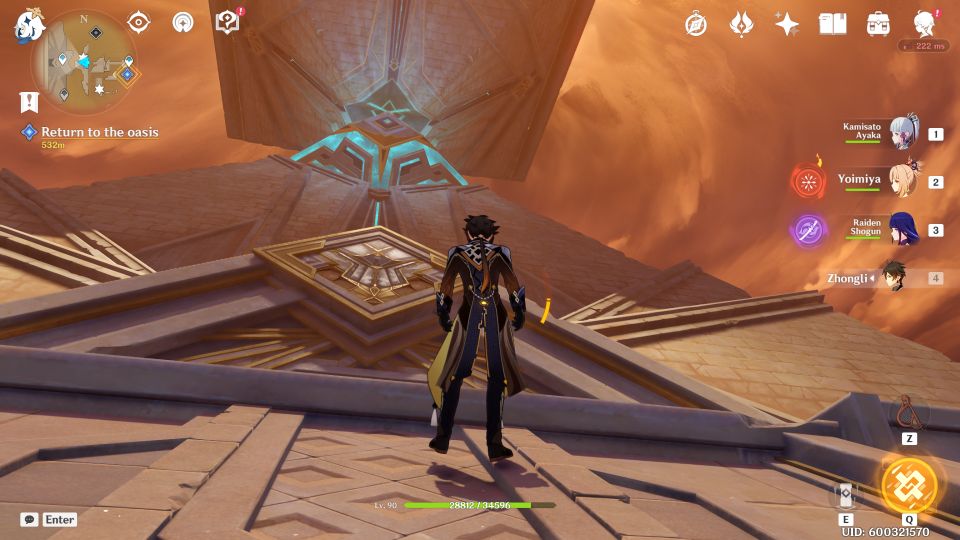This screenshot has width=960, height=540.
Task: Open the map from the minimap
Action: (x=84, y=62)
